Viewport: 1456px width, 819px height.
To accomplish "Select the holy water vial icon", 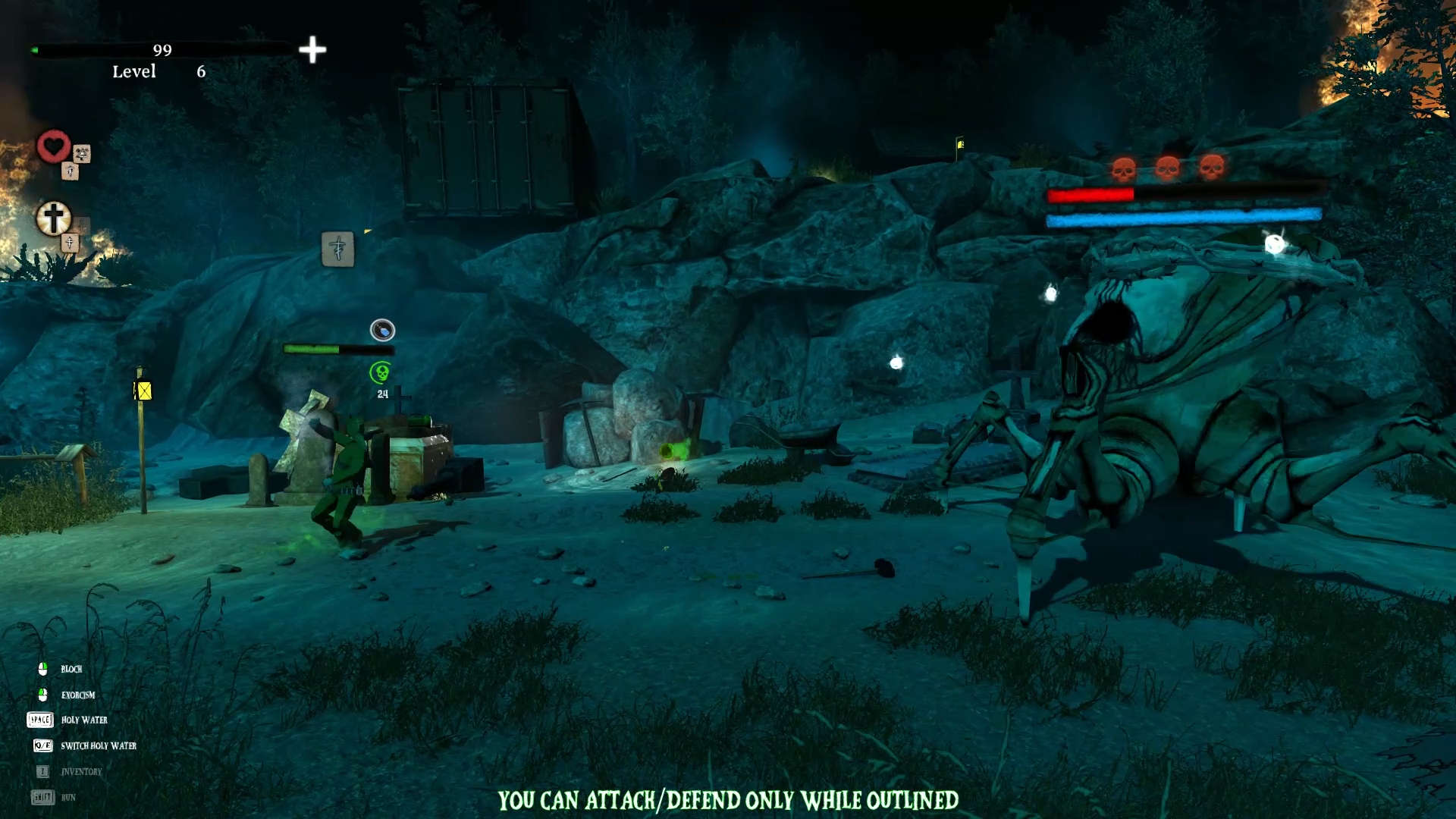I will click(x=382, y=330).
